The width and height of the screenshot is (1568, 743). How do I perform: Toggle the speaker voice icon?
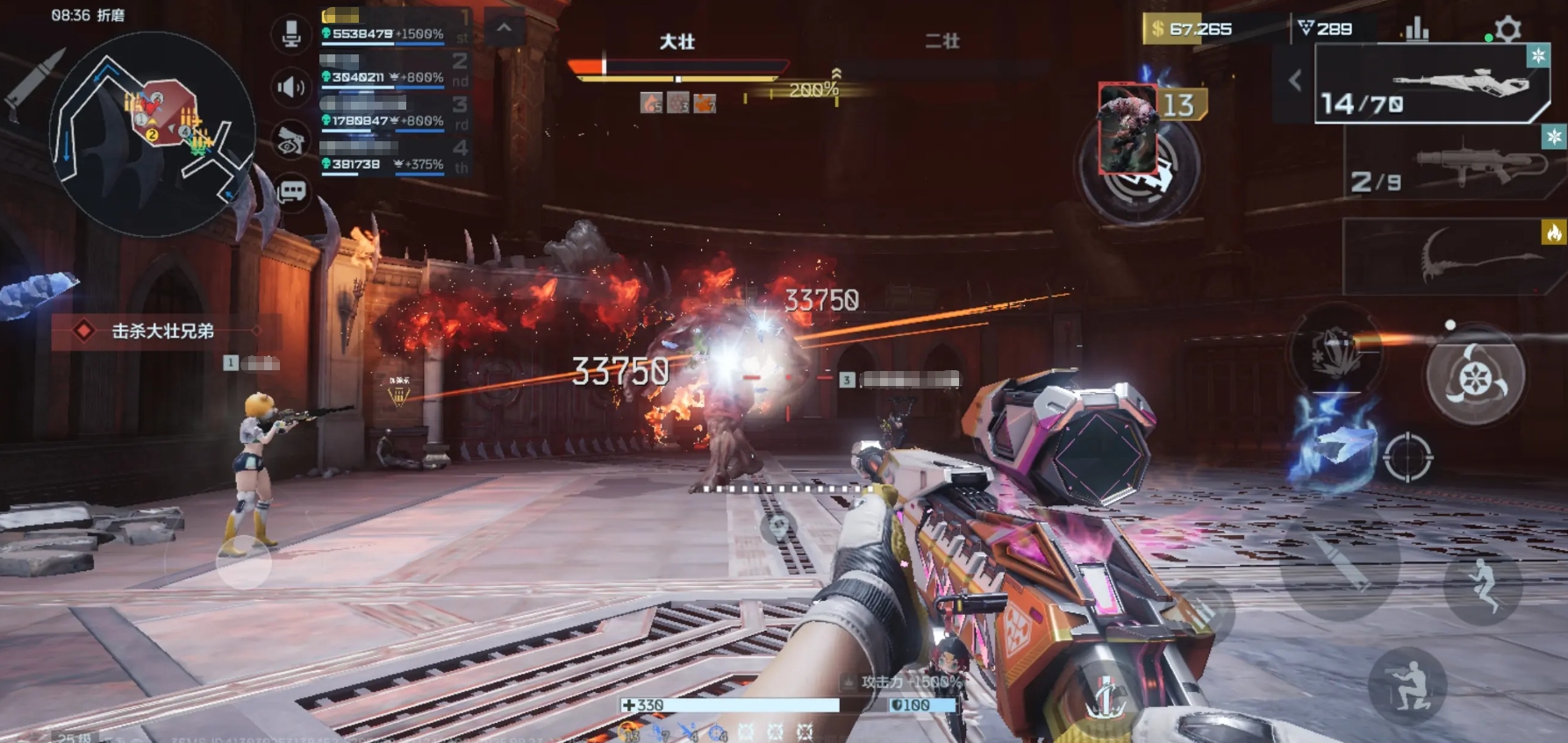pyautogui.click(x=291, y=87)
